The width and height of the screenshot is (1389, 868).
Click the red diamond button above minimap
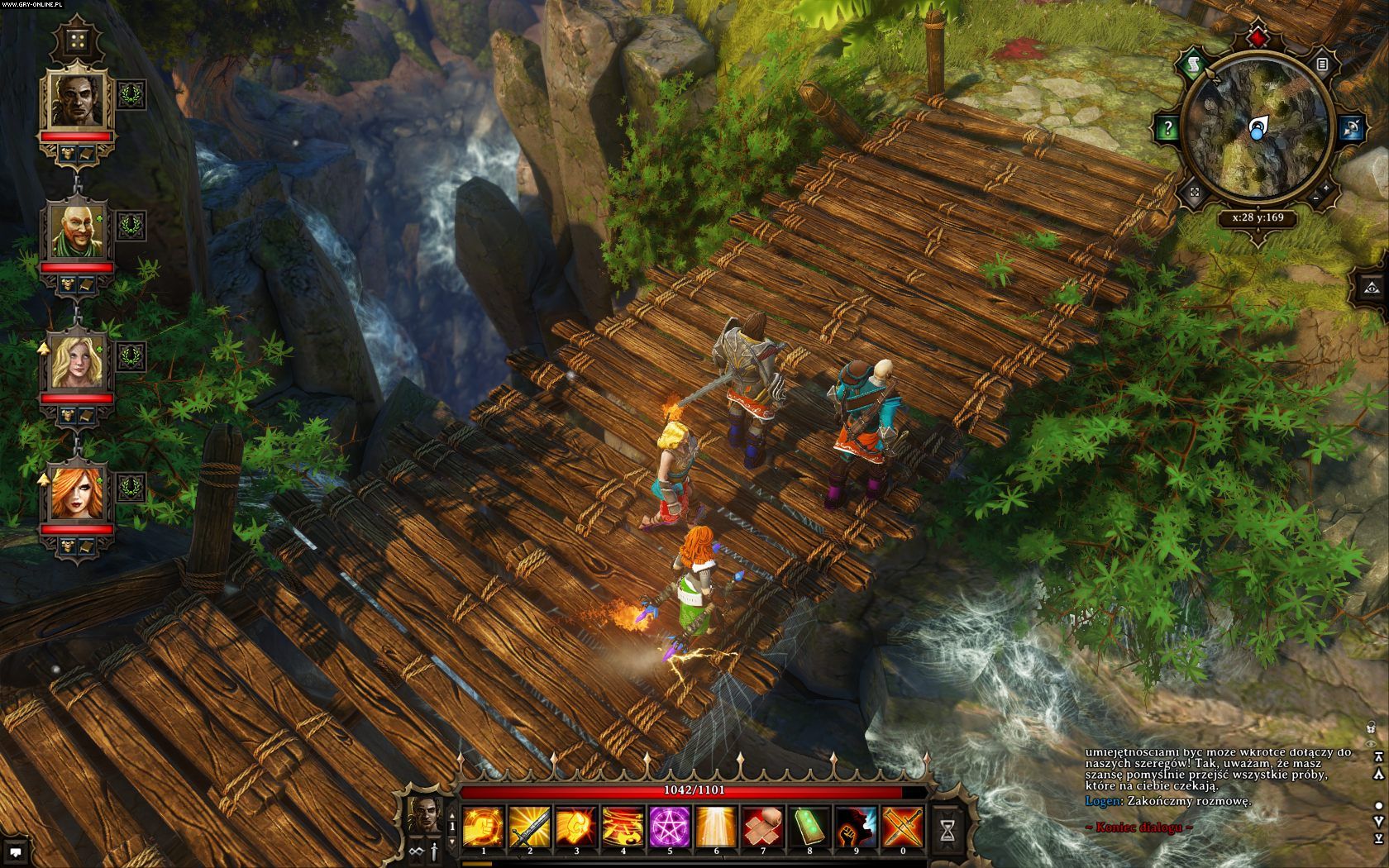(x=1258, y=38)
